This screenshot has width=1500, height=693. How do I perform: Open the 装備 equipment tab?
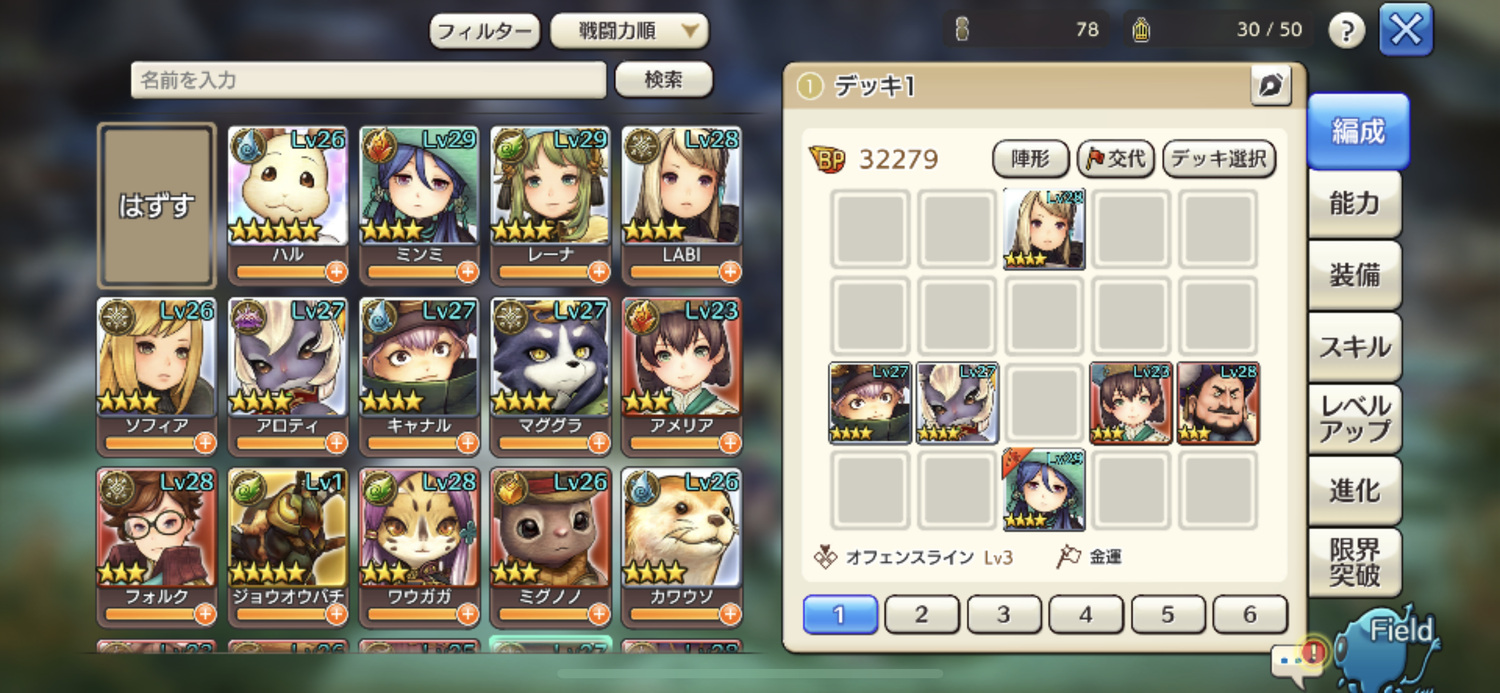[1355, 276]
